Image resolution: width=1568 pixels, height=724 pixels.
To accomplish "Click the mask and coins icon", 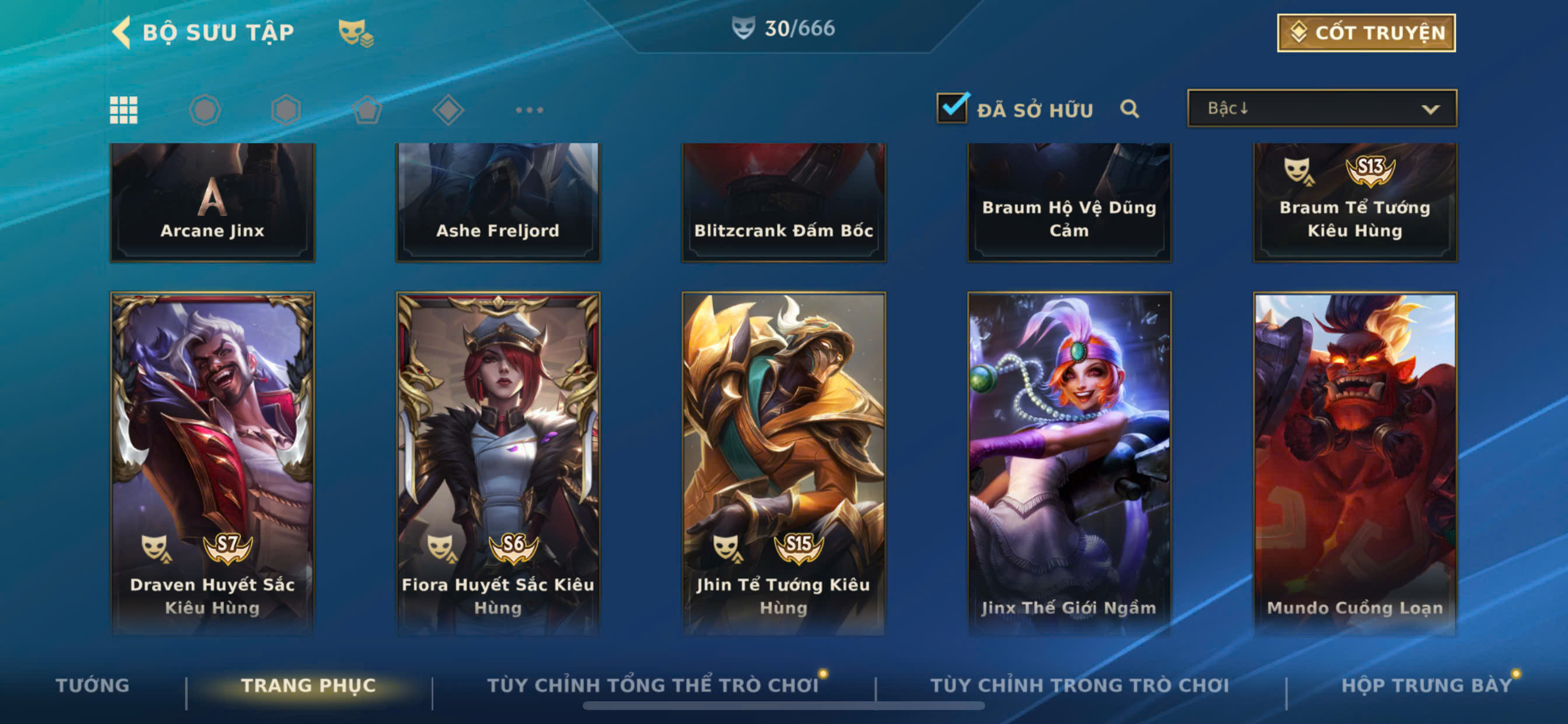I will pos(355,33).
